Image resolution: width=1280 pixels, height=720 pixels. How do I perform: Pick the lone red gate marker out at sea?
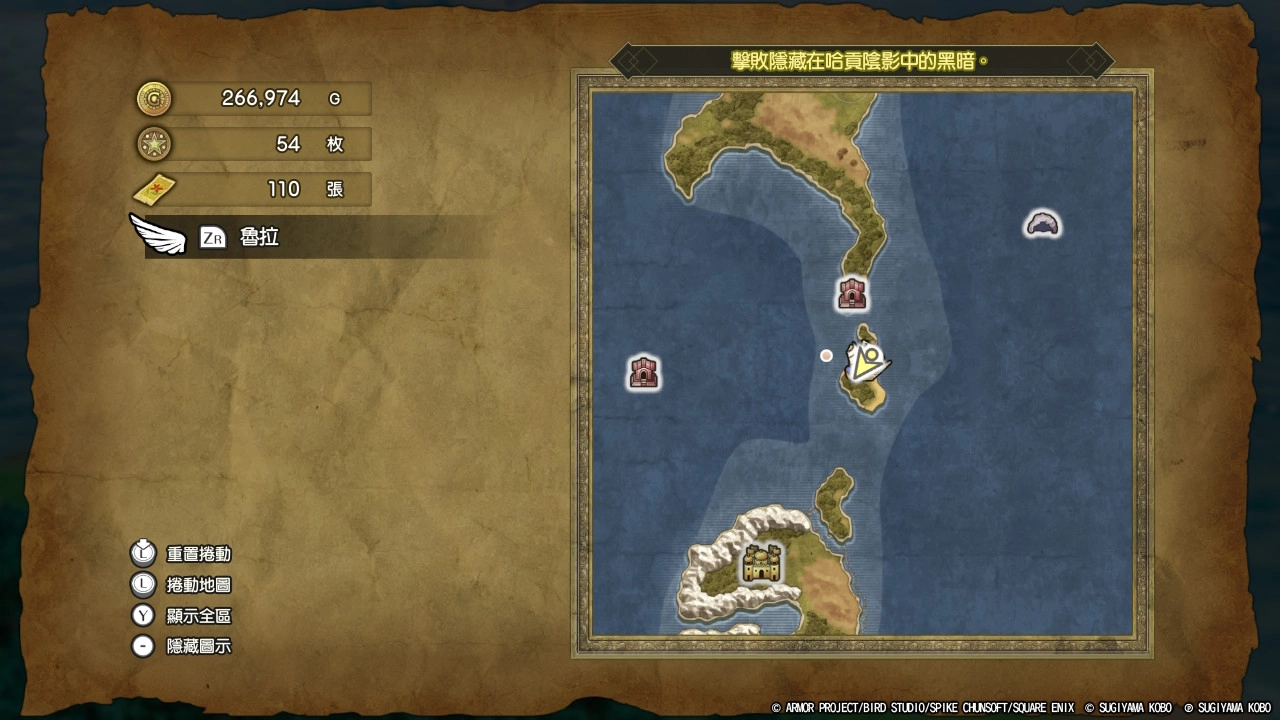(x=644, y=373)
